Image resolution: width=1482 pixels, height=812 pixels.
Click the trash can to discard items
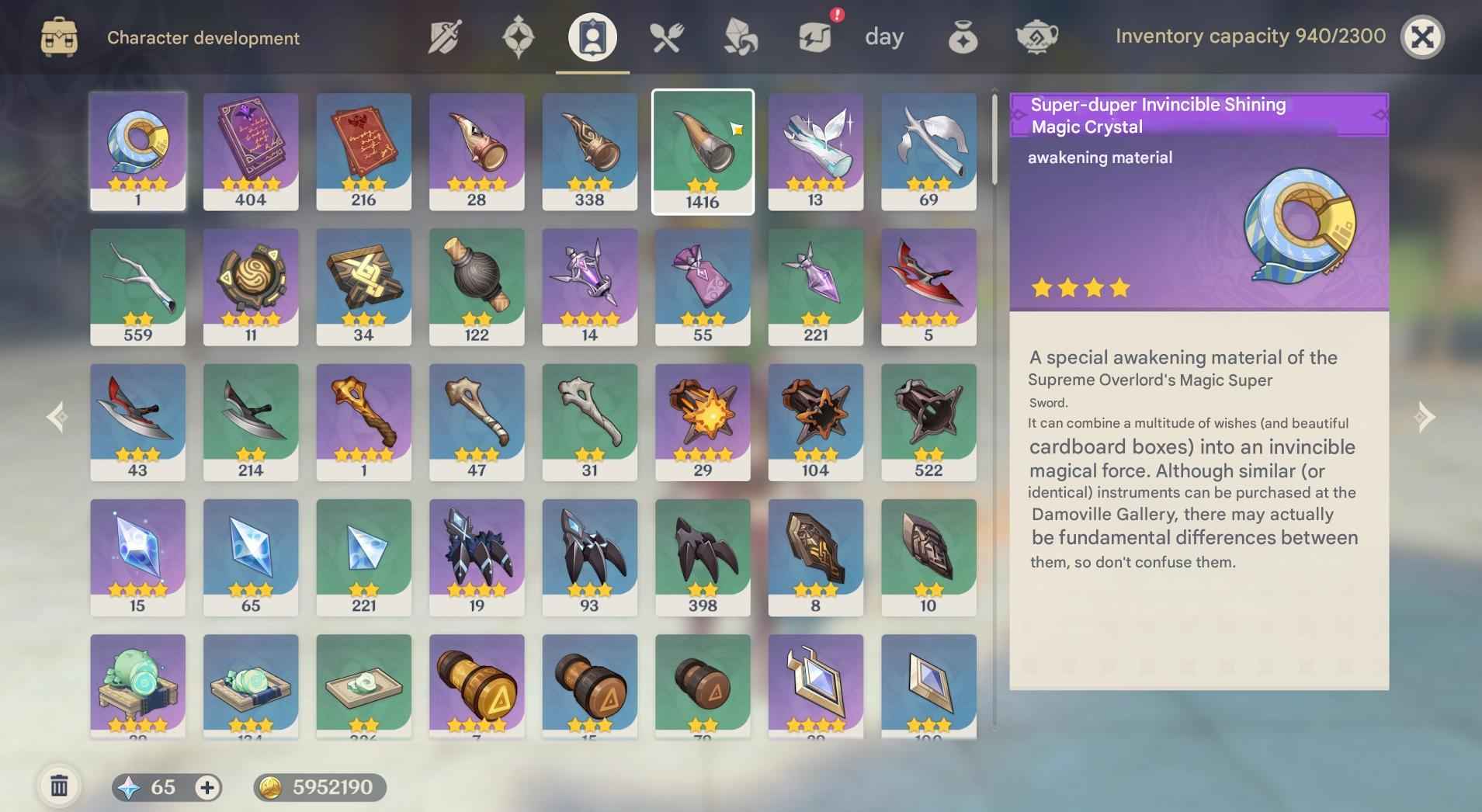point(58,784)
